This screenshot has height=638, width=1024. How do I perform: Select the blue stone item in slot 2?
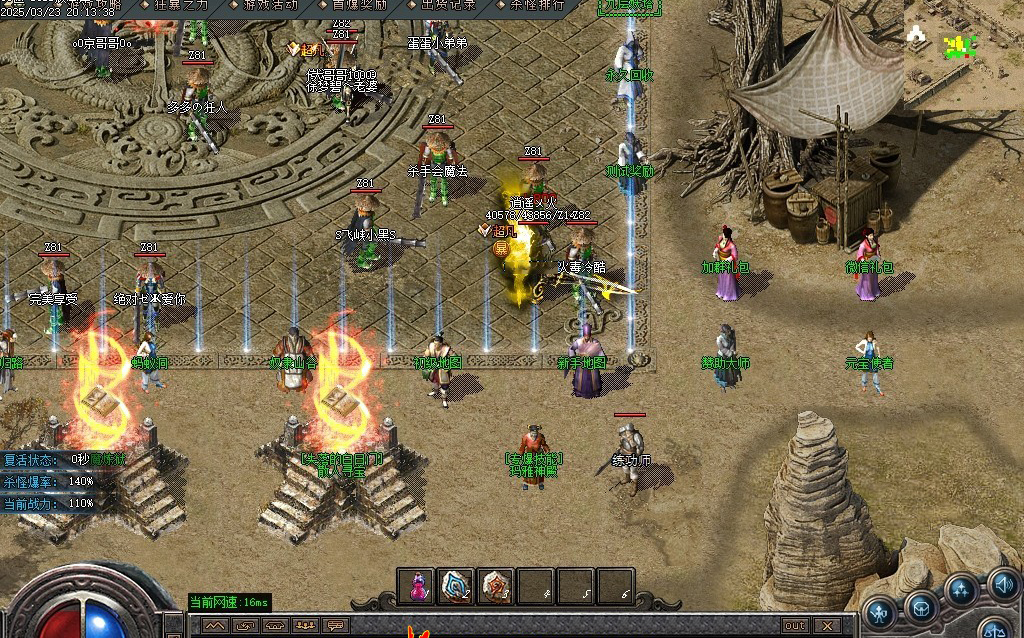click(456, 587)
